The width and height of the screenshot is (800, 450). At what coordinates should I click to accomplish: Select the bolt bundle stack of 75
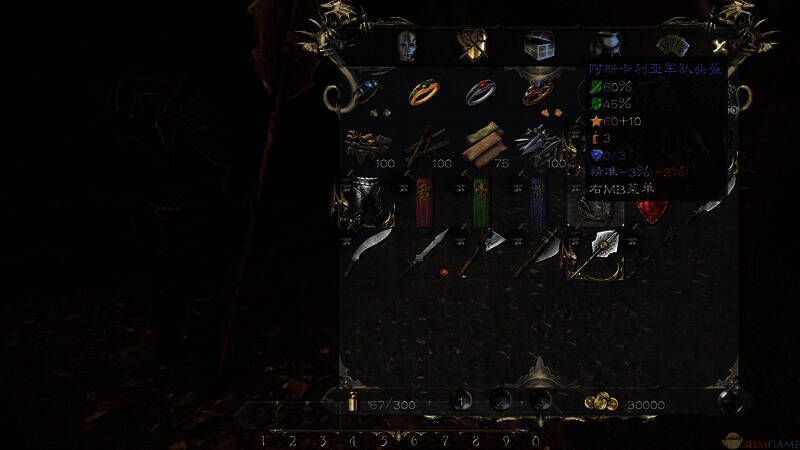point(483,143)
